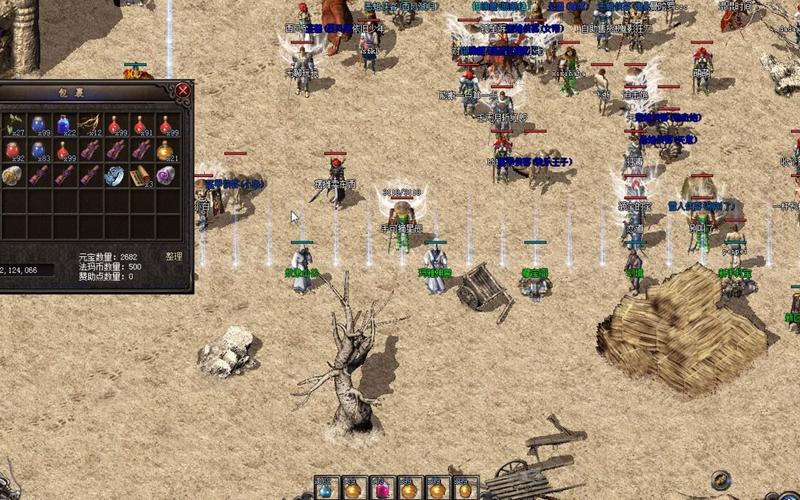The image size is (800, 500).
Task: Select the orange potion stack x21
Action: pyautogui.click(x=166, y=150)
